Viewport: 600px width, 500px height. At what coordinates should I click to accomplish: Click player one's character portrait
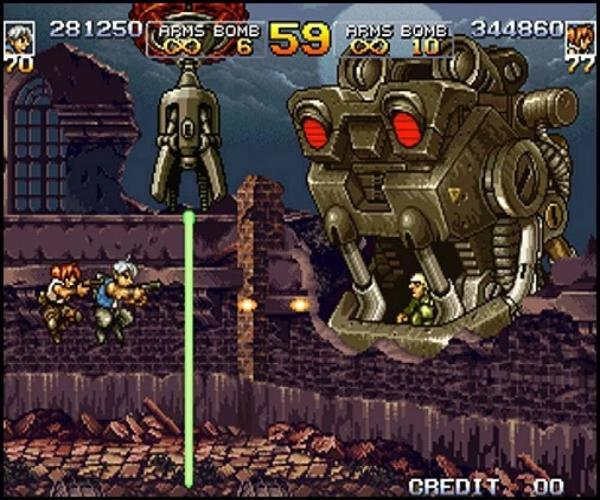18,38
